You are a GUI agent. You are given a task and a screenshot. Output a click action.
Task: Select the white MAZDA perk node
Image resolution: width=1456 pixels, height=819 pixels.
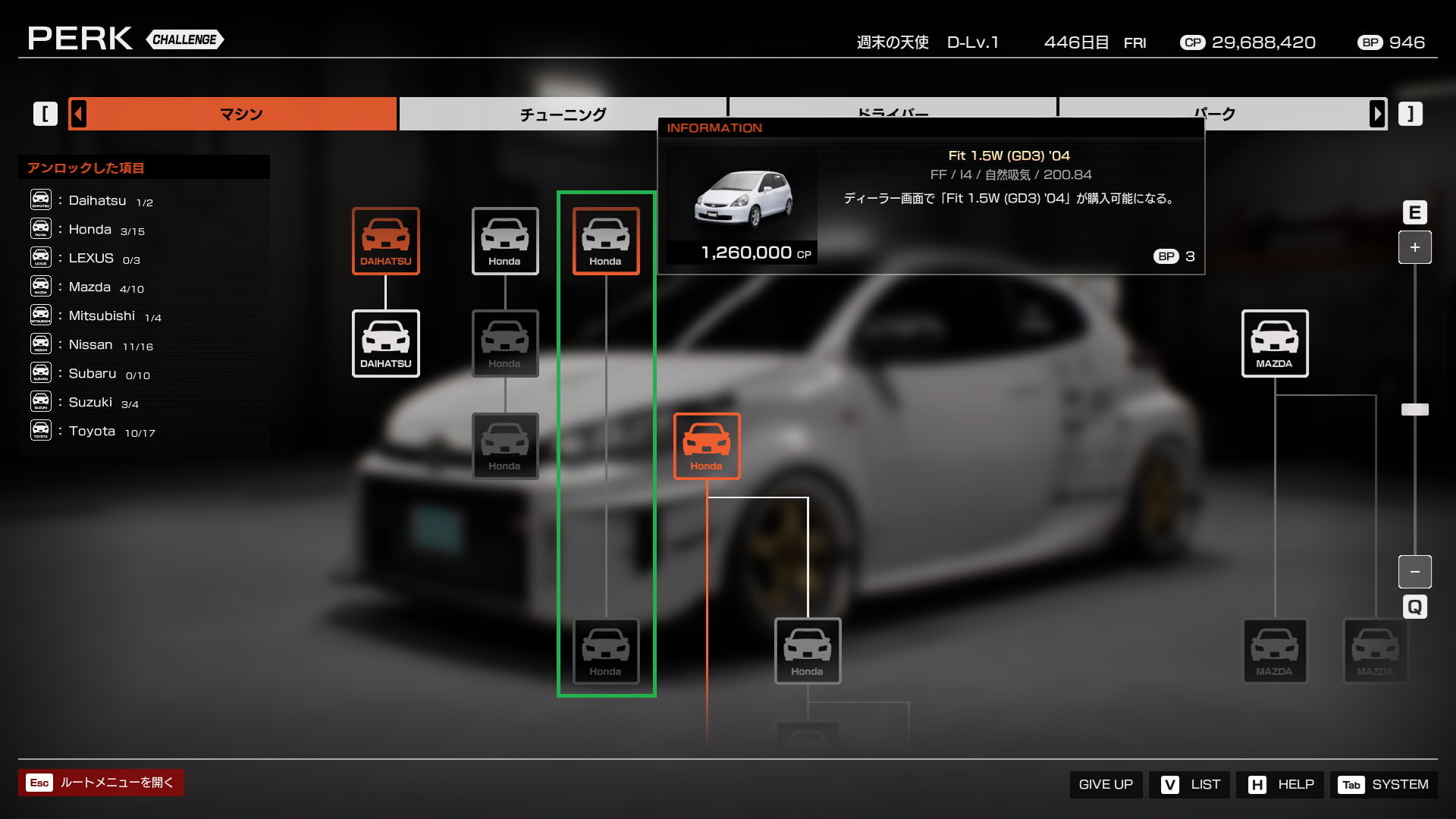click(x=1274, y=343)
